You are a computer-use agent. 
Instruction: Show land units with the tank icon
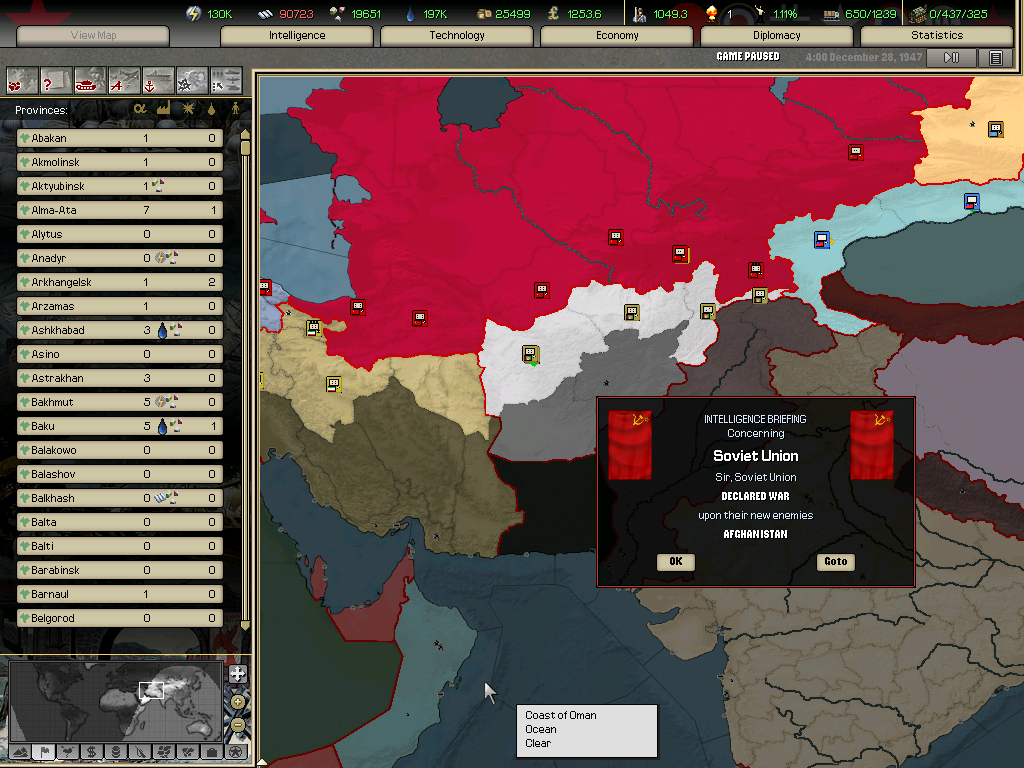coord(90,79)
